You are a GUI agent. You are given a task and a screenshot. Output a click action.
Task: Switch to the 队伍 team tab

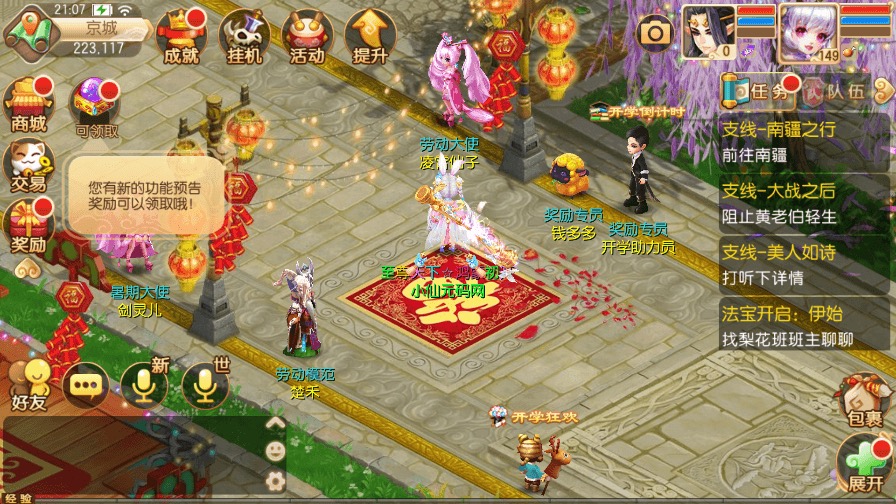(x=834, y=92)
